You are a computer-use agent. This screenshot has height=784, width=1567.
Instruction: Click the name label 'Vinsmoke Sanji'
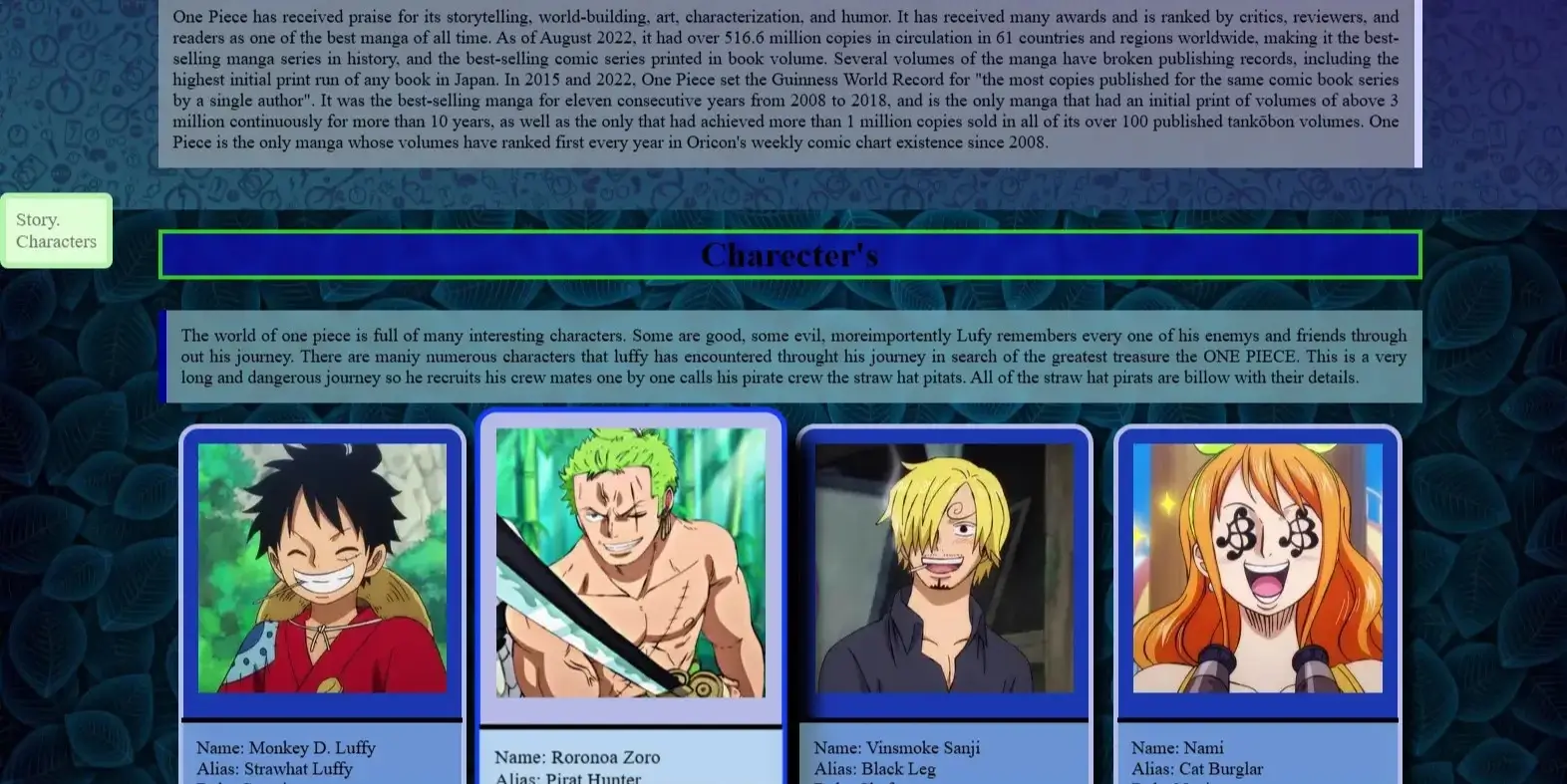click(x=897, y=747)
